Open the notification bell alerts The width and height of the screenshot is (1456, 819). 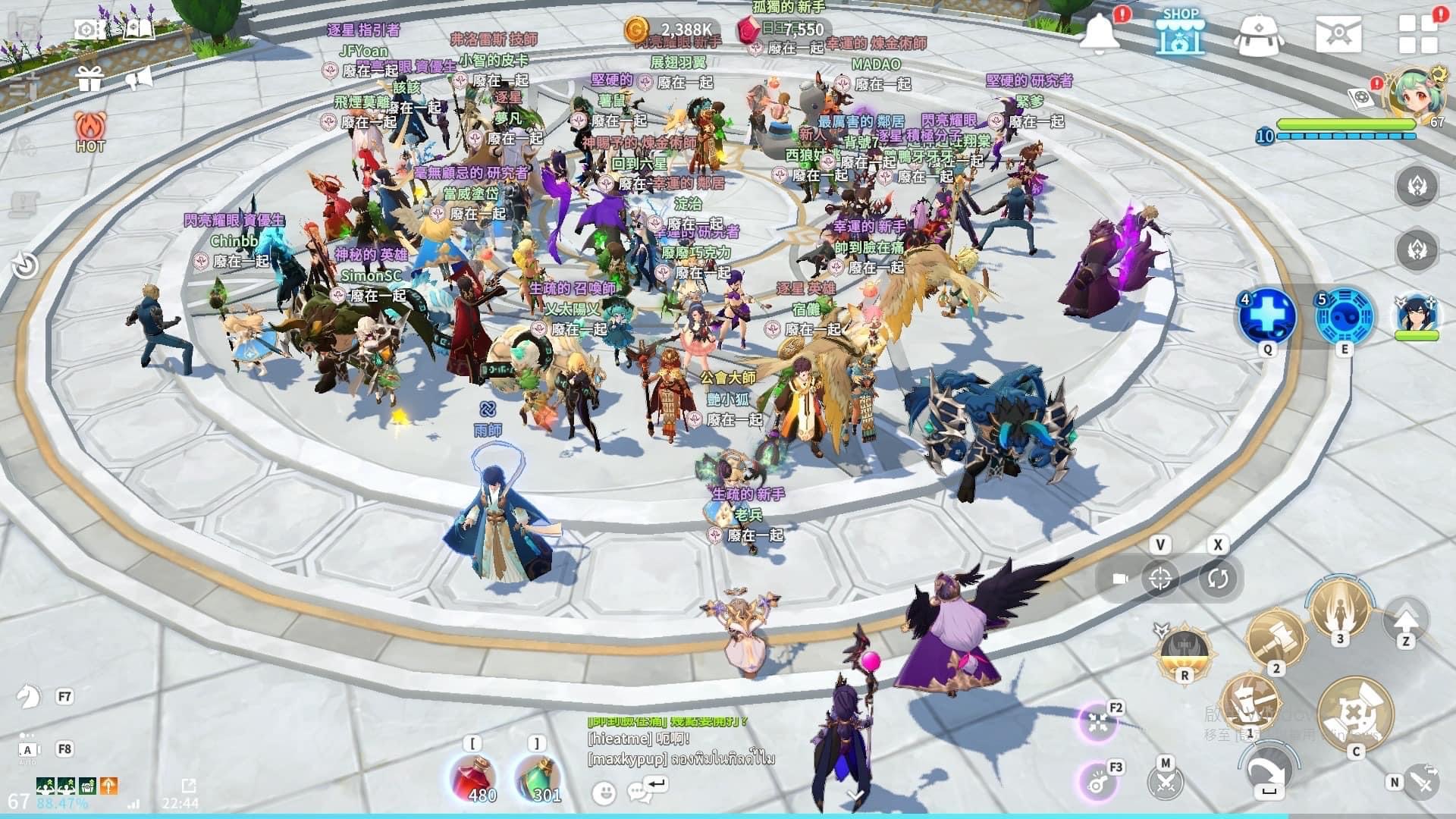tap(1099, 33)
